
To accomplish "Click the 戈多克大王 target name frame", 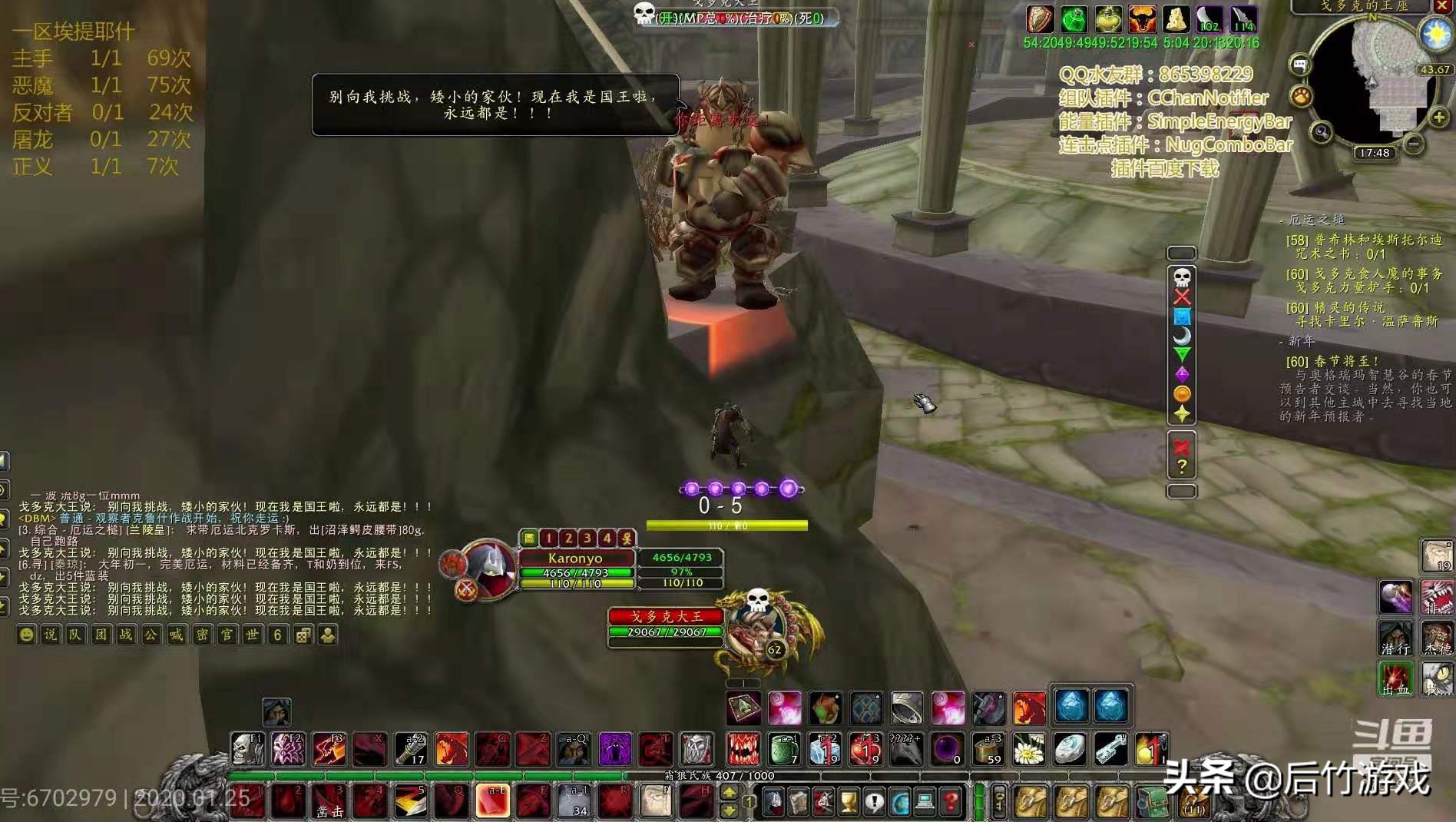I will [666, 616].
